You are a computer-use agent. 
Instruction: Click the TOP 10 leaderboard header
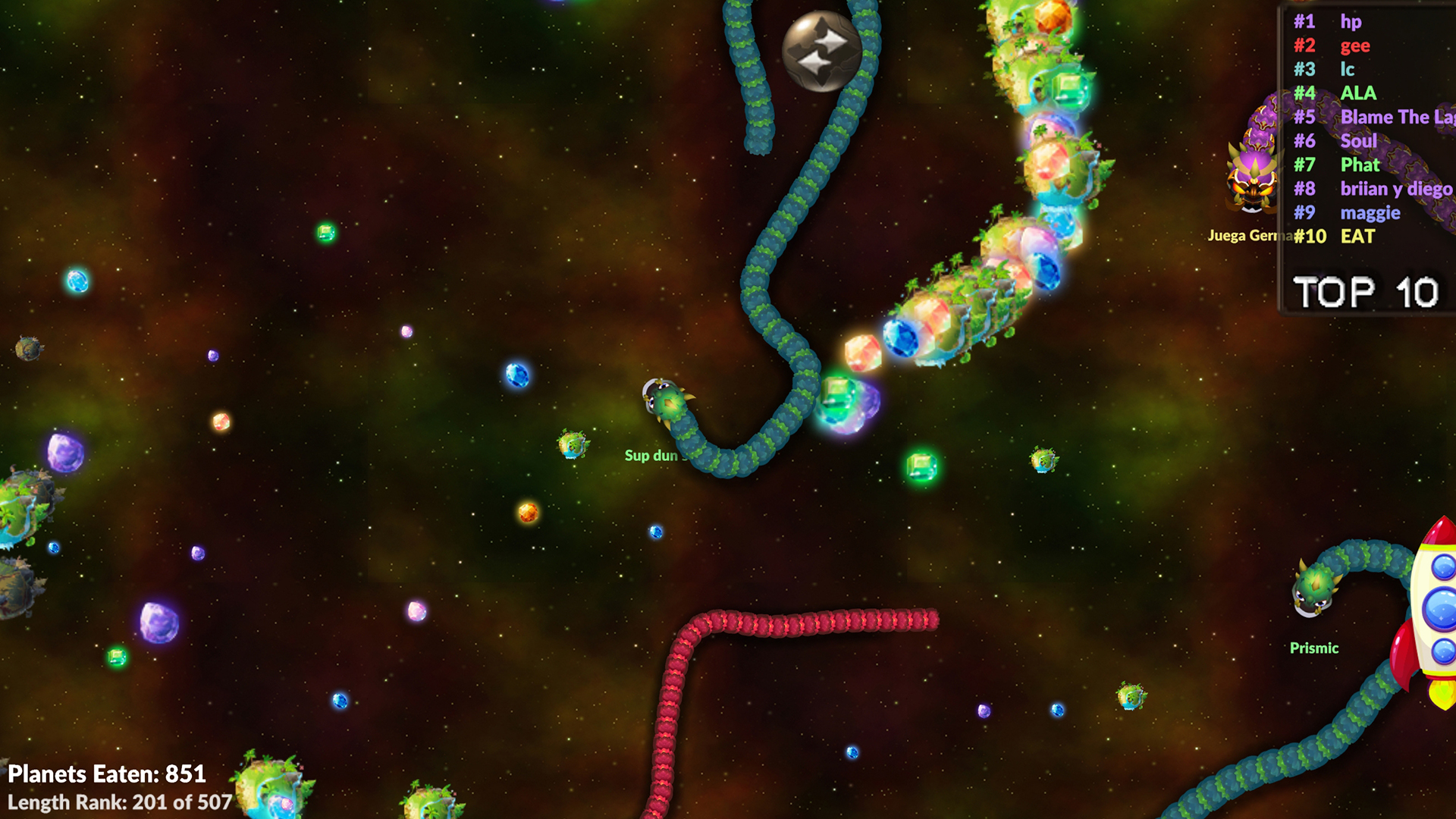[1365, 292]
